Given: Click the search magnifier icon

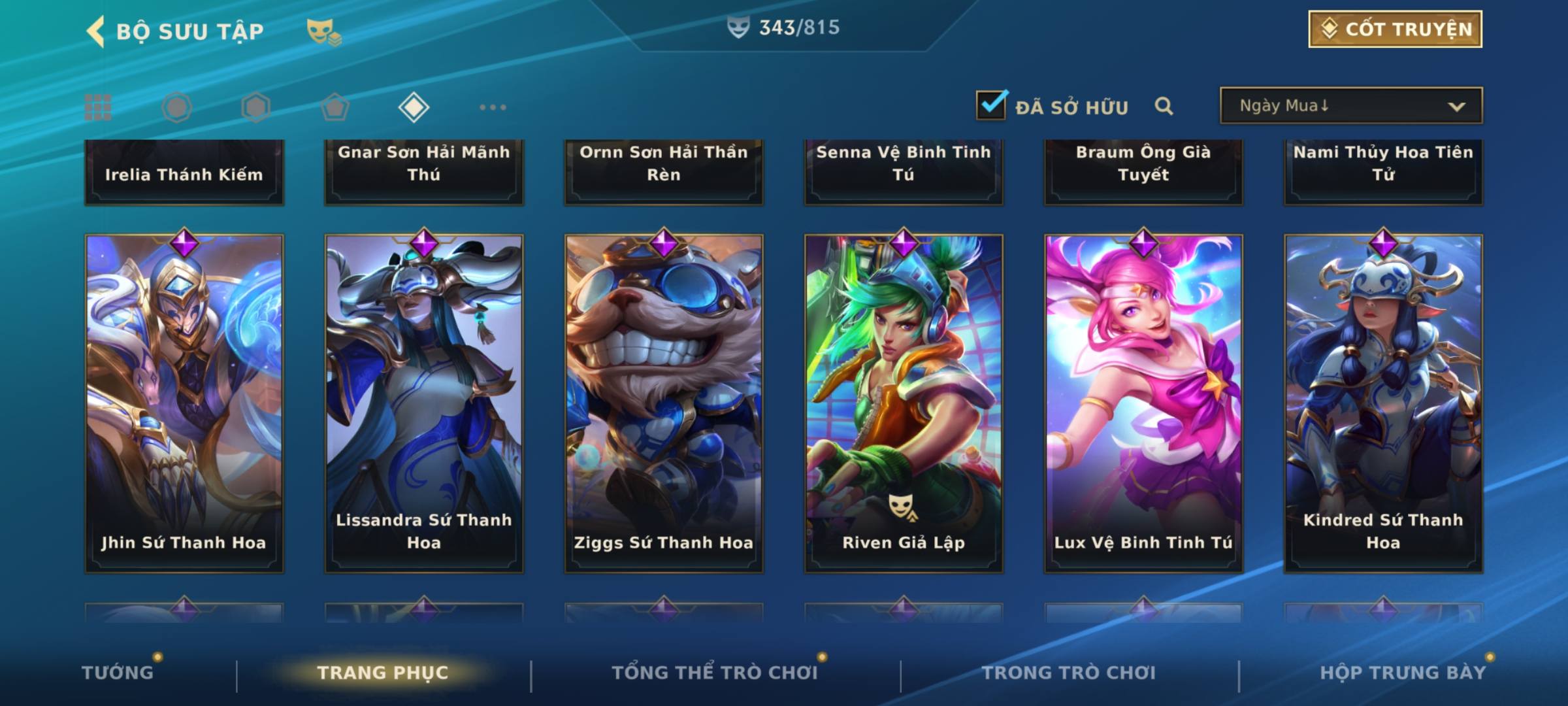Looking at the screenshot, I should [x=1164, y=106].
